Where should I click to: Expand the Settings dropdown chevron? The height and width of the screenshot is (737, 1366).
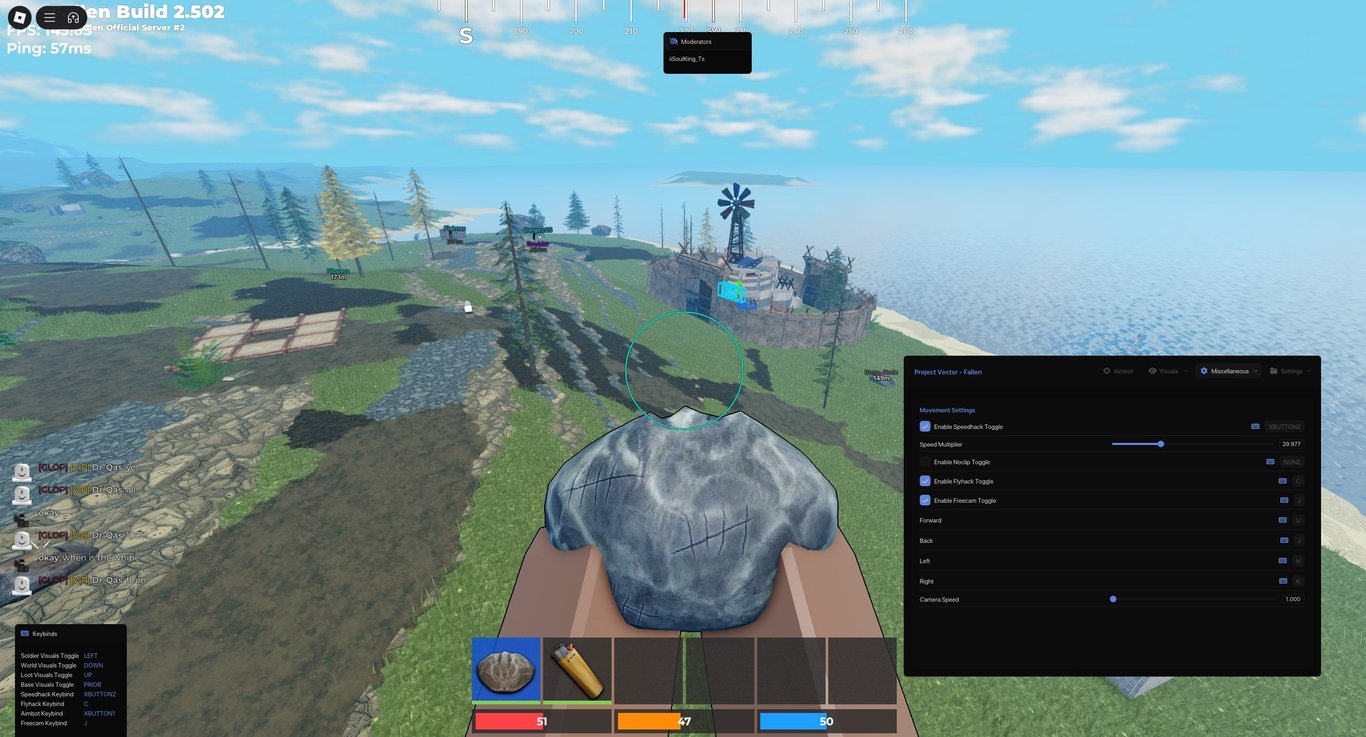point(1307,370)
